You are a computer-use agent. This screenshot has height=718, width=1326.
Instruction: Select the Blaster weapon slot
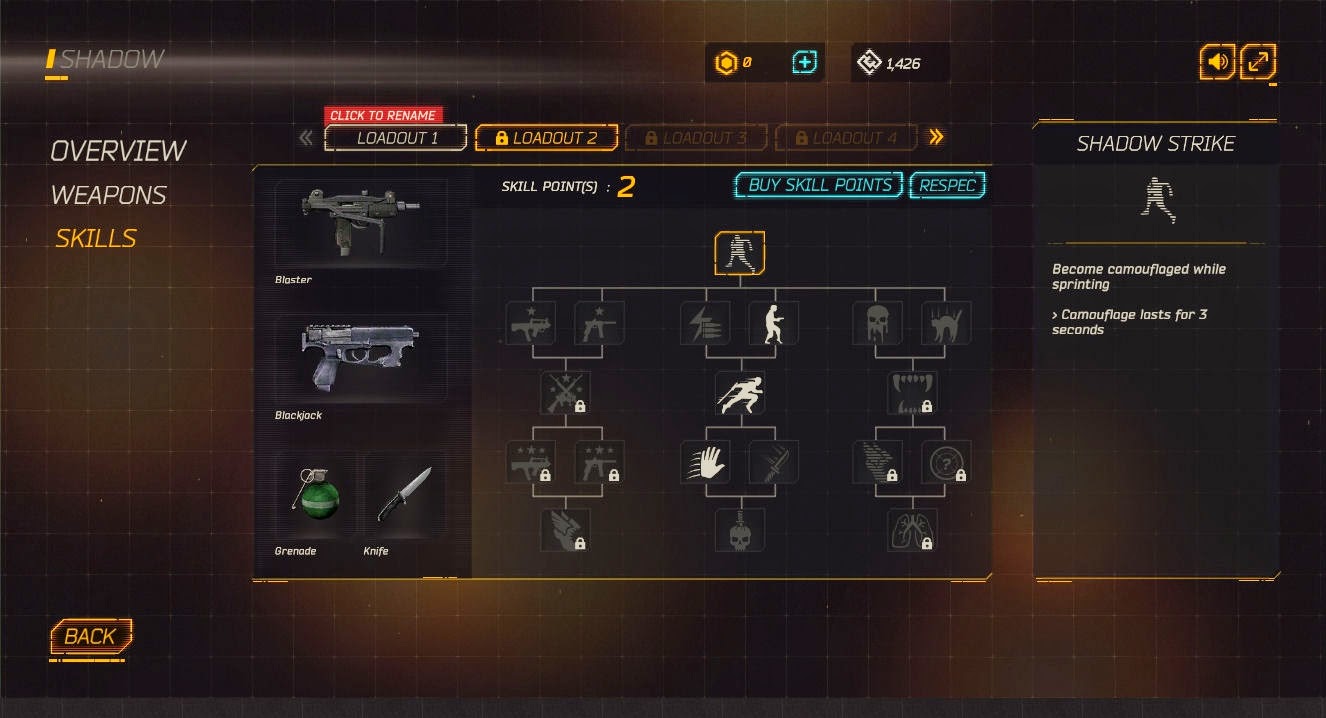pos(361,224)
